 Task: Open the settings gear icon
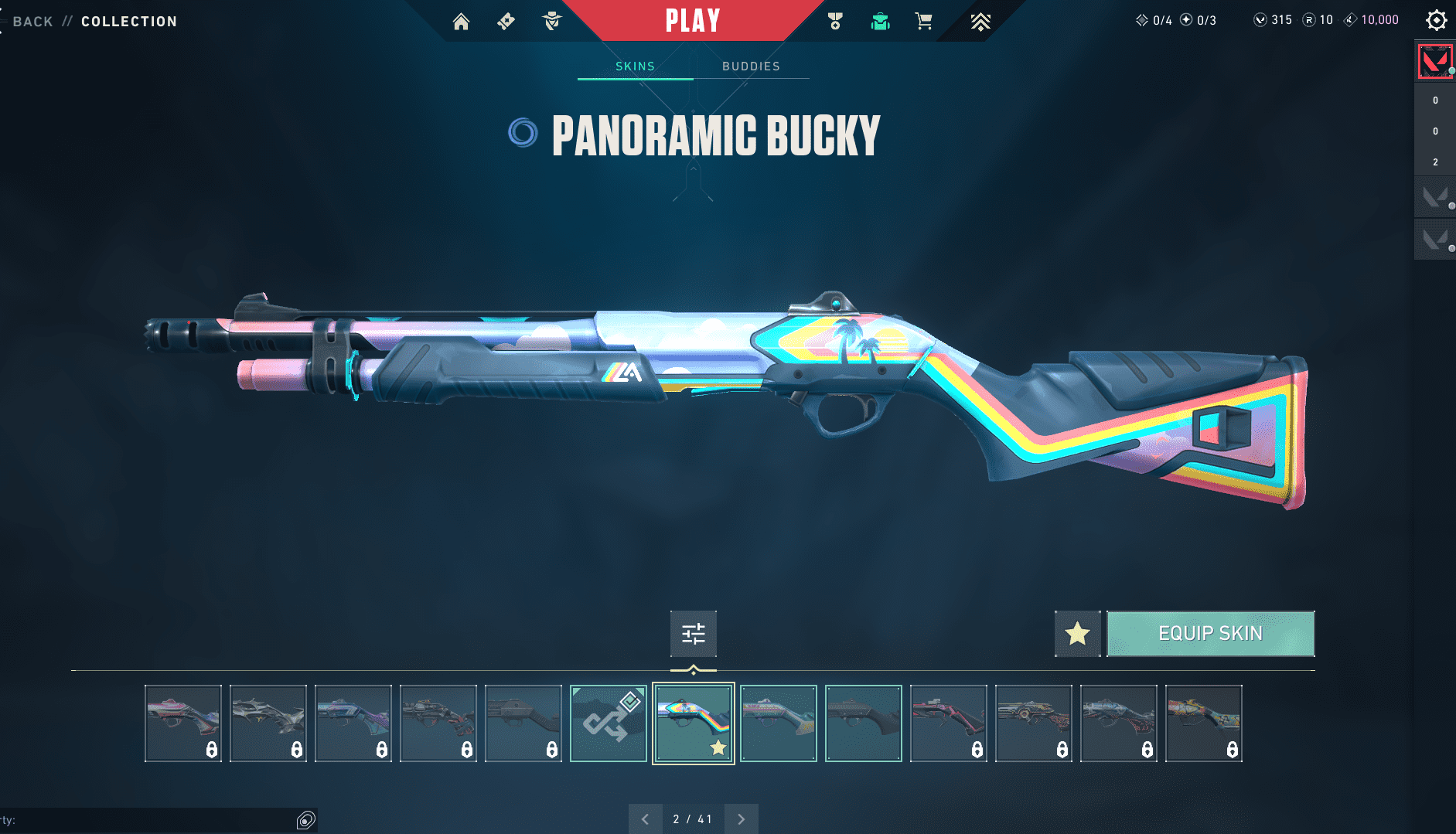pyautogui.click(x=1436, y=20)
